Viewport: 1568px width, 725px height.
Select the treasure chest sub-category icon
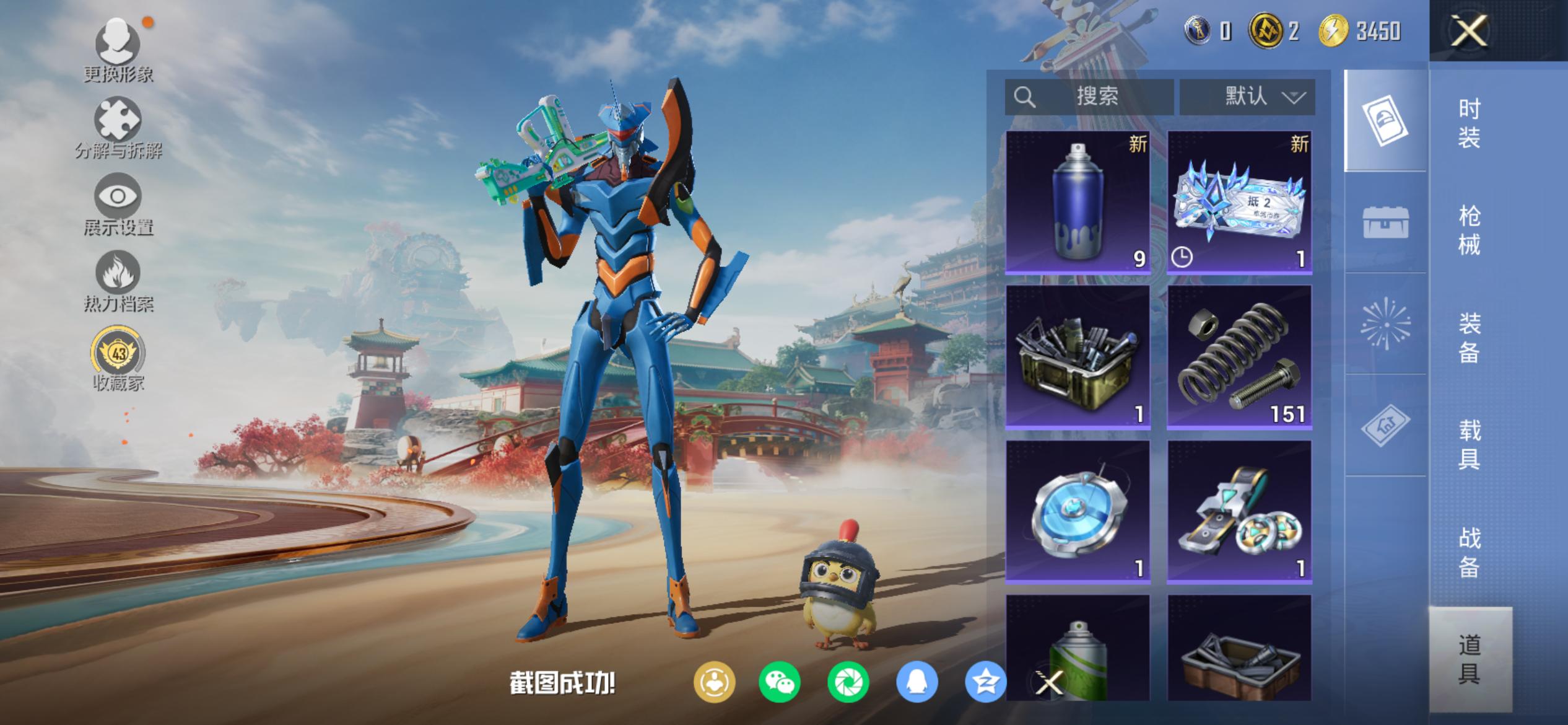[1385, 222]
